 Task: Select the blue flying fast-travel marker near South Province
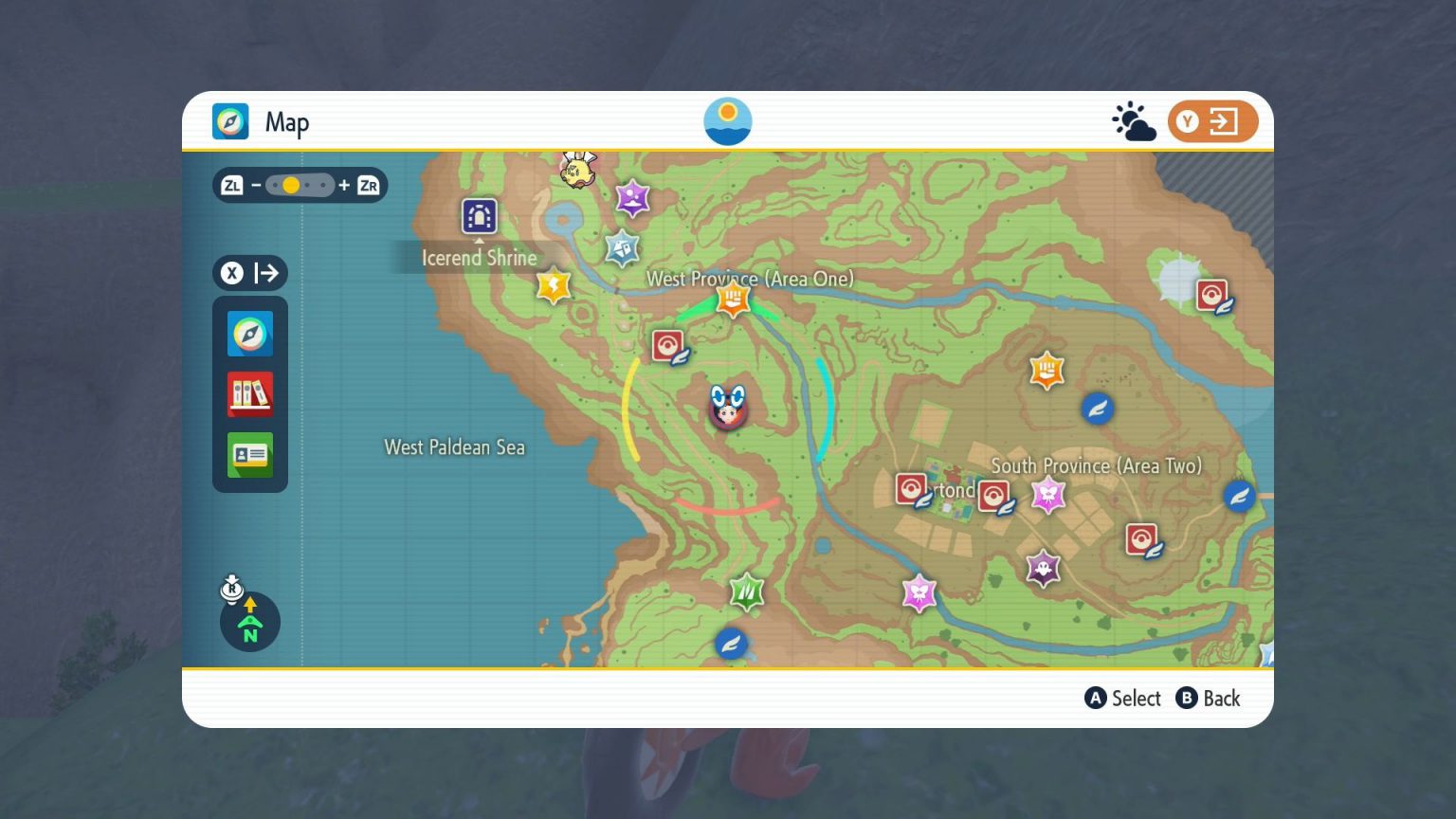click(x=1096, y=408)
